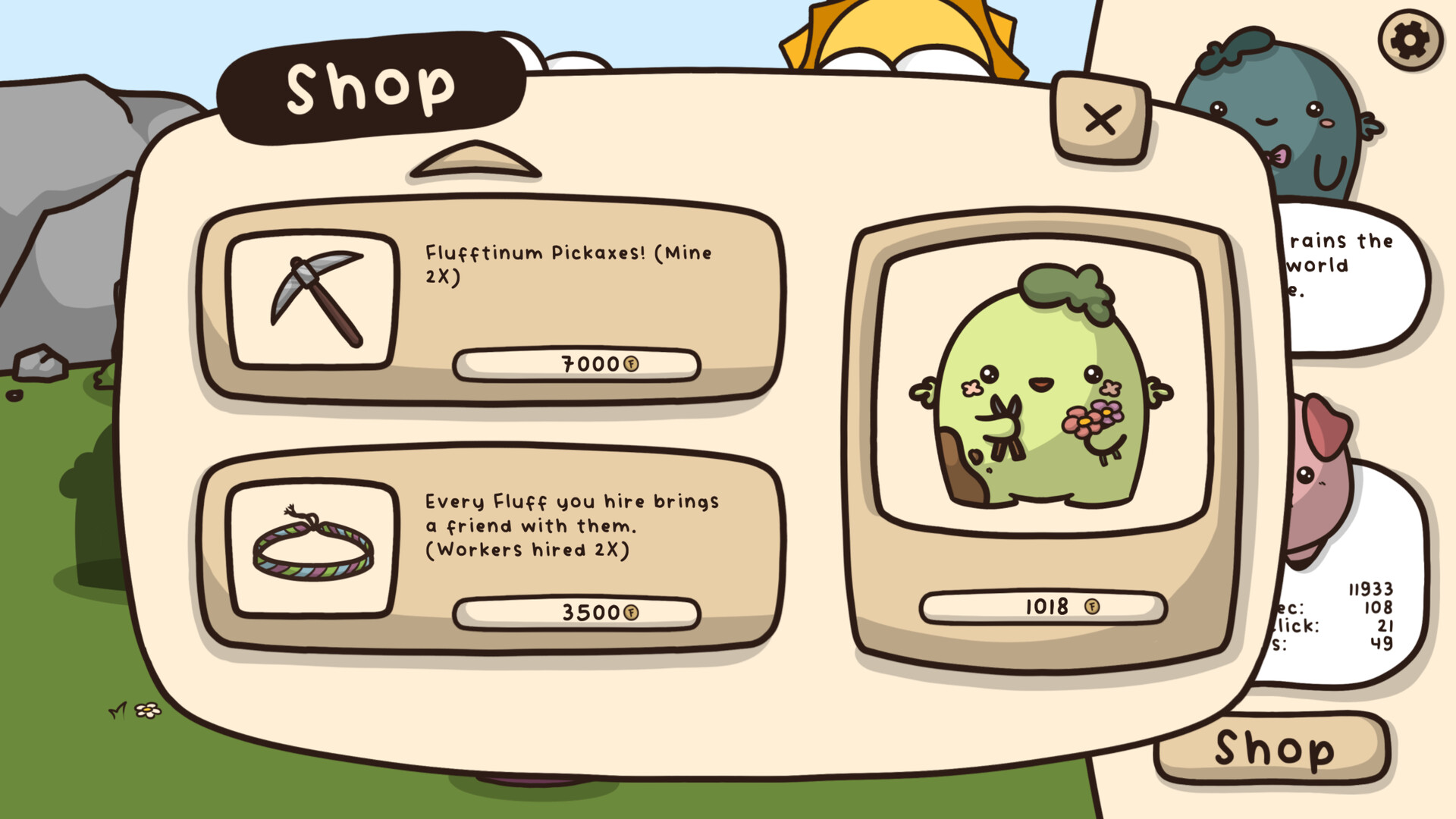
Task: Hire the Fluff for 1018 coins
Action: click(x=1040, y=607)
